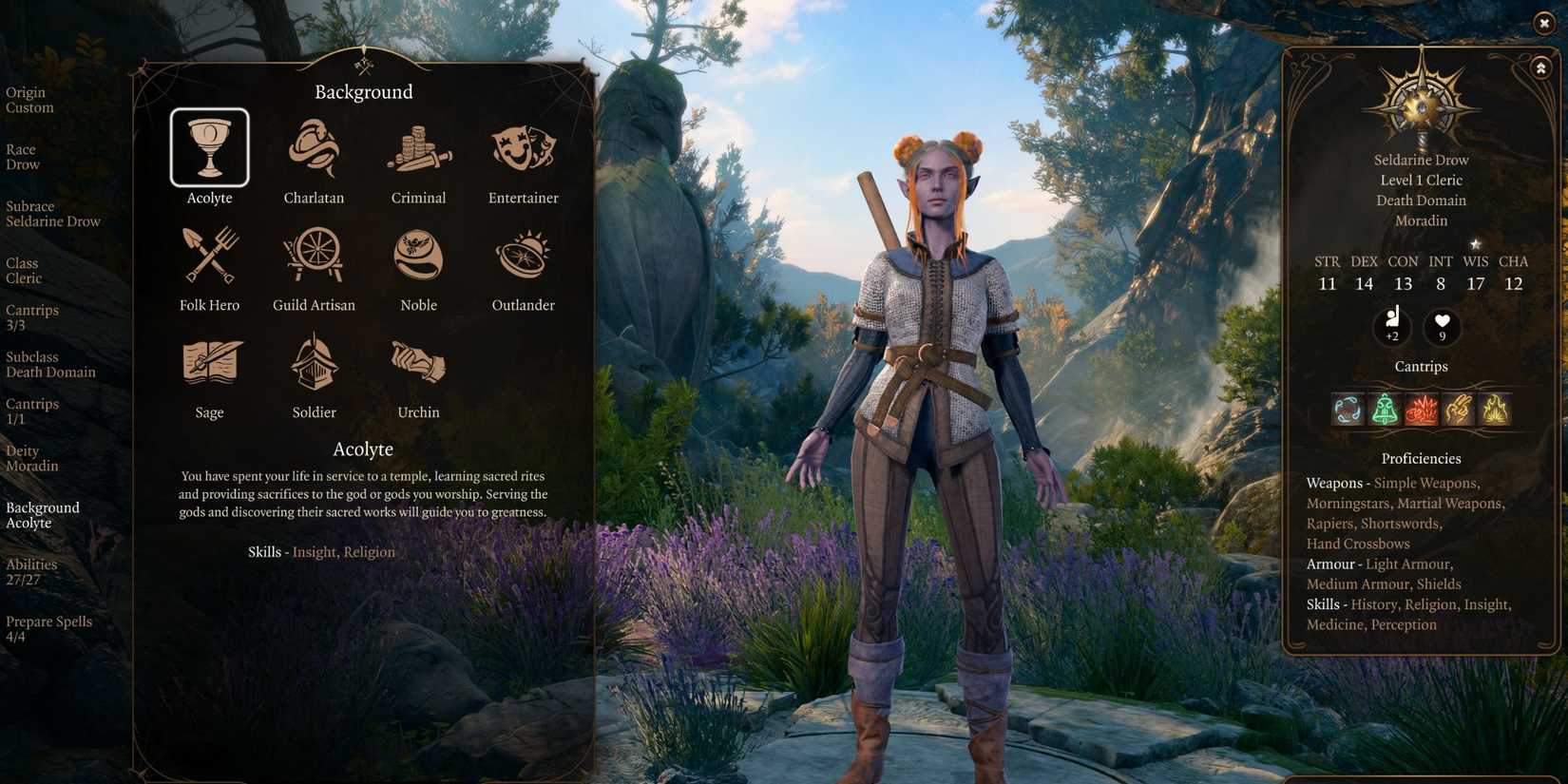This screenshot has height=784, width=1568.
Task: Click the yellow flame cantrip icon
Action: (x=1497, y=409)
